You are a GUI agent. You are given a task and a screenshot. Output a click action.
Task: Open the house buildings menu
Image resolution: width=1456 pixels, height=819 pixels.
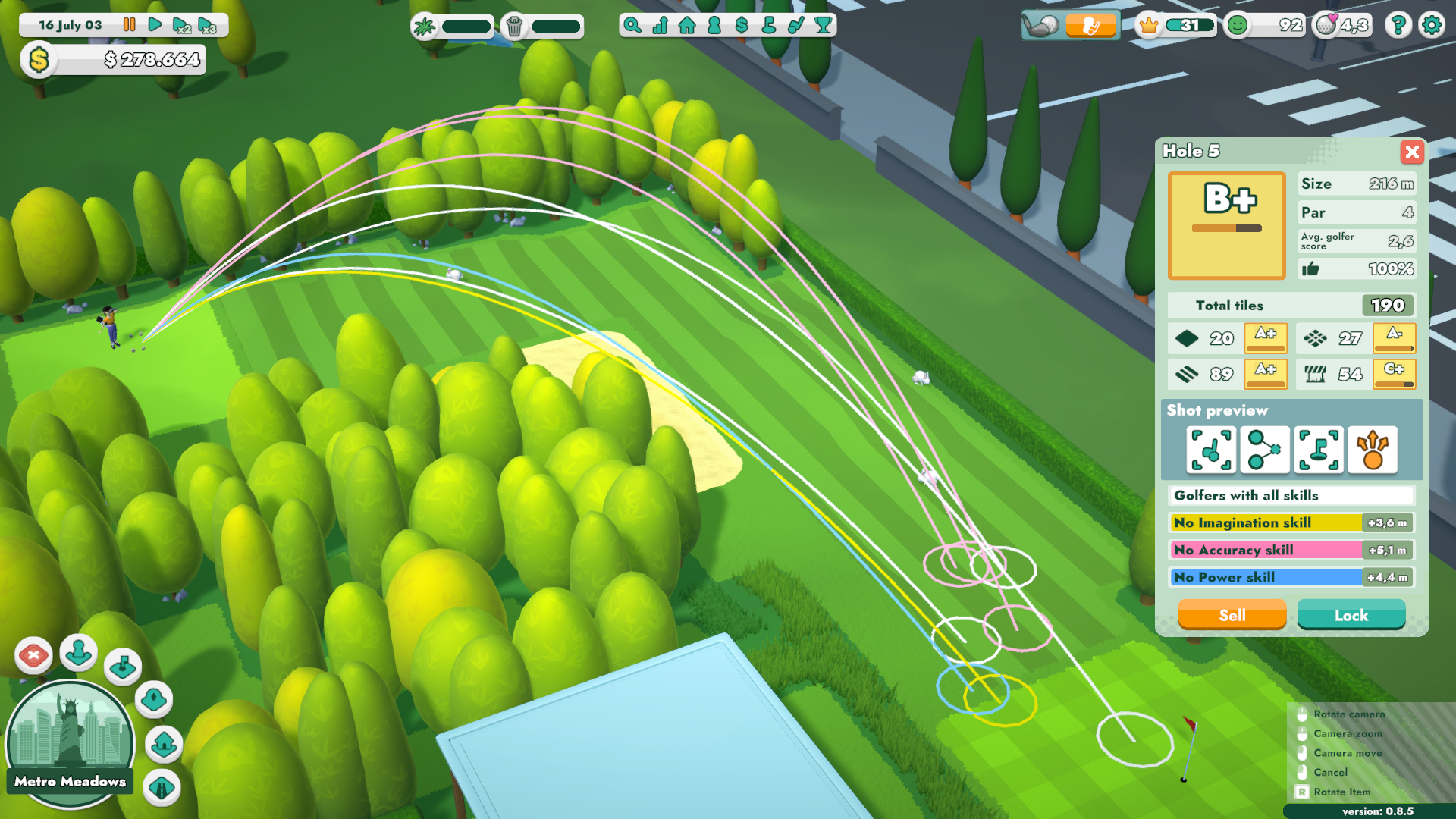[687, 26]
